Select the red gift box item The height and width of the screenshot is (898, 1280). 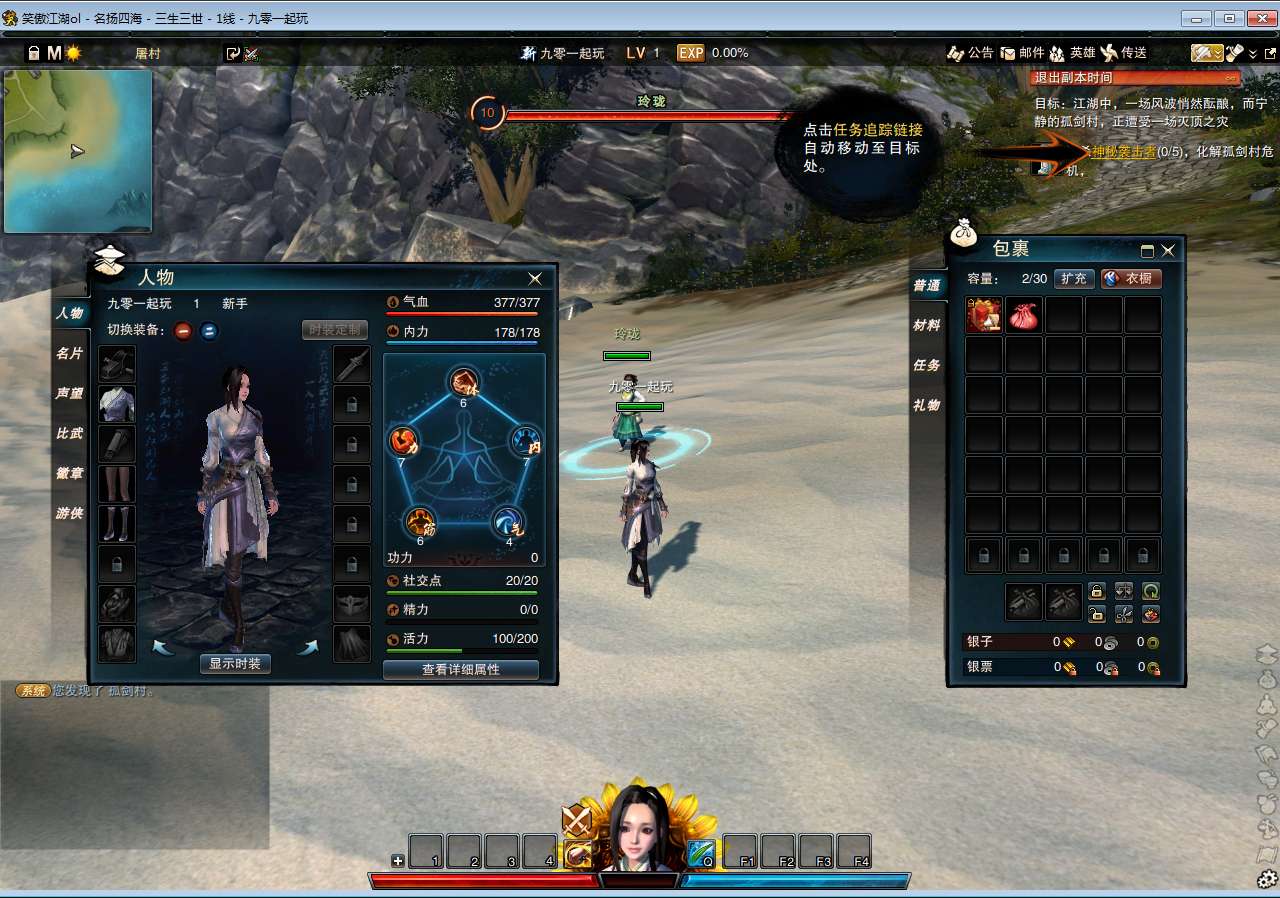(x=984, y=315)
